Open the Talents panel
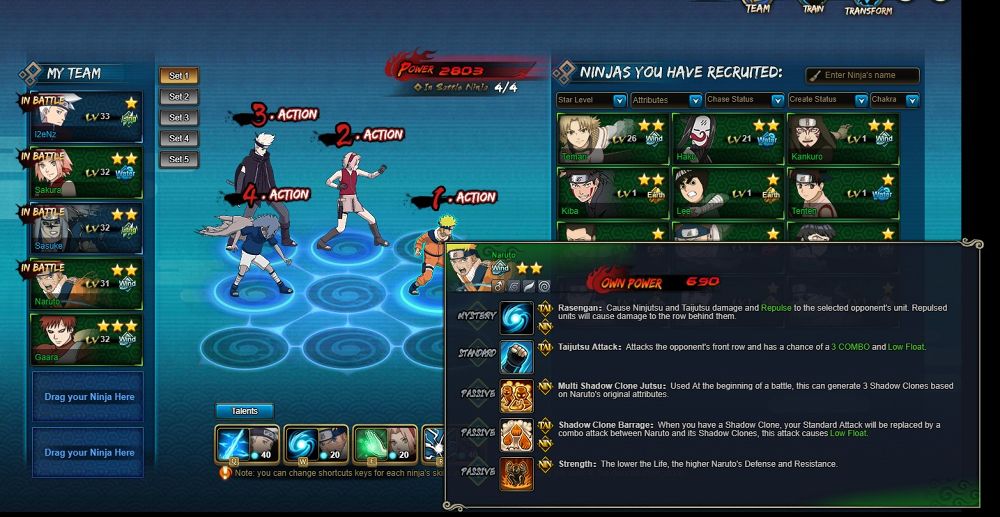The height and width of the screenshot is (517, 1000). click(x=244, y=411)
